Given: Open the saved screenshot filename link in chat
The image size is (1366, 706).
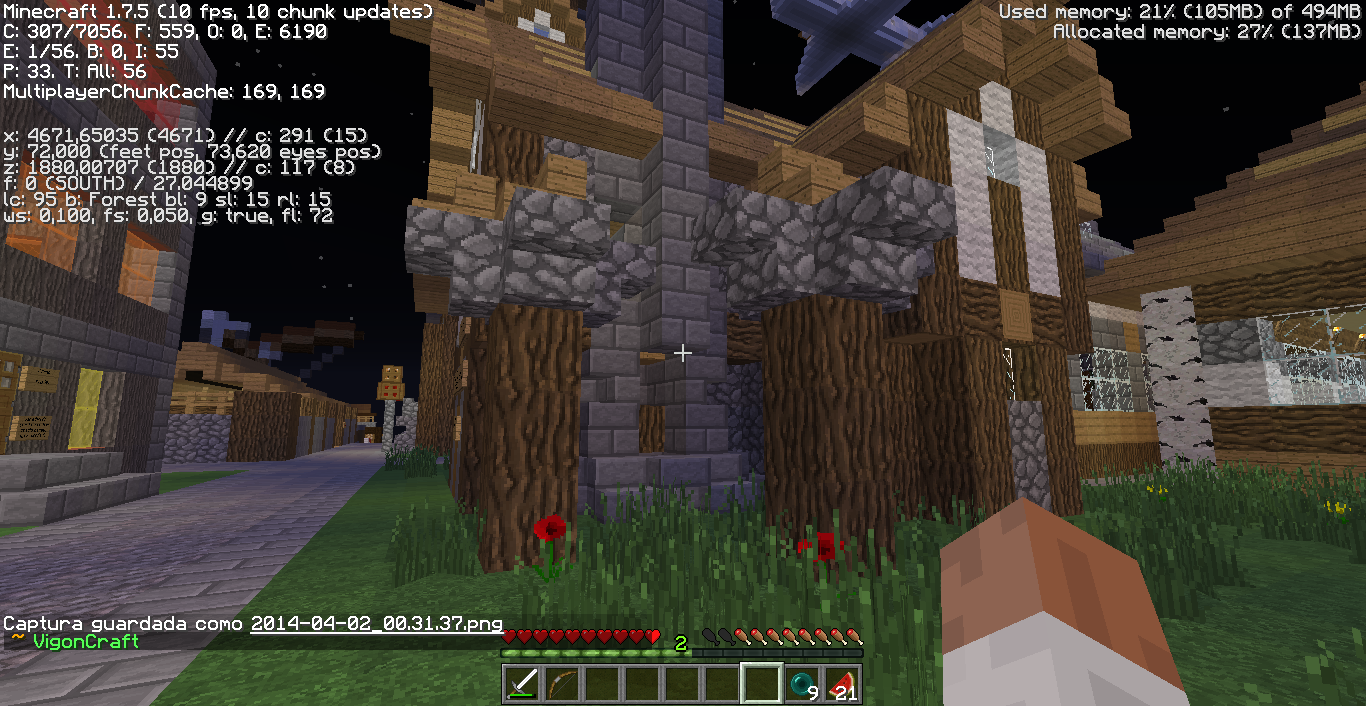Looking at the screenshot, I should (x=376, y=623).
